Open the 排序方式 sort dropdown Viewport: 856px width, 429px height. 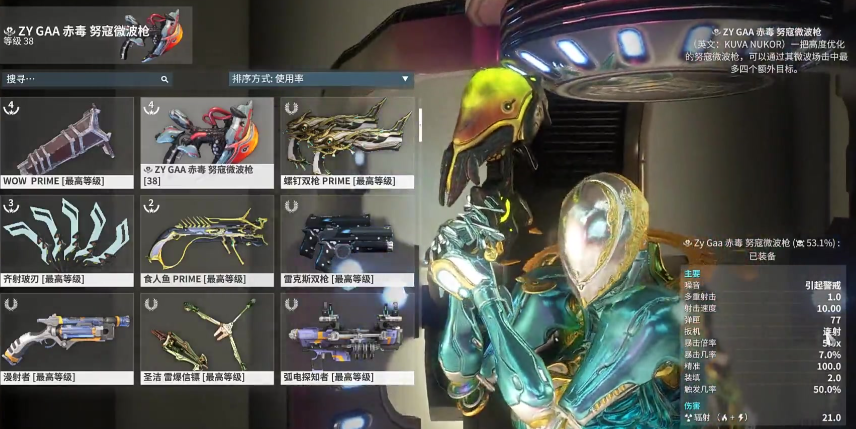[320, 78]
